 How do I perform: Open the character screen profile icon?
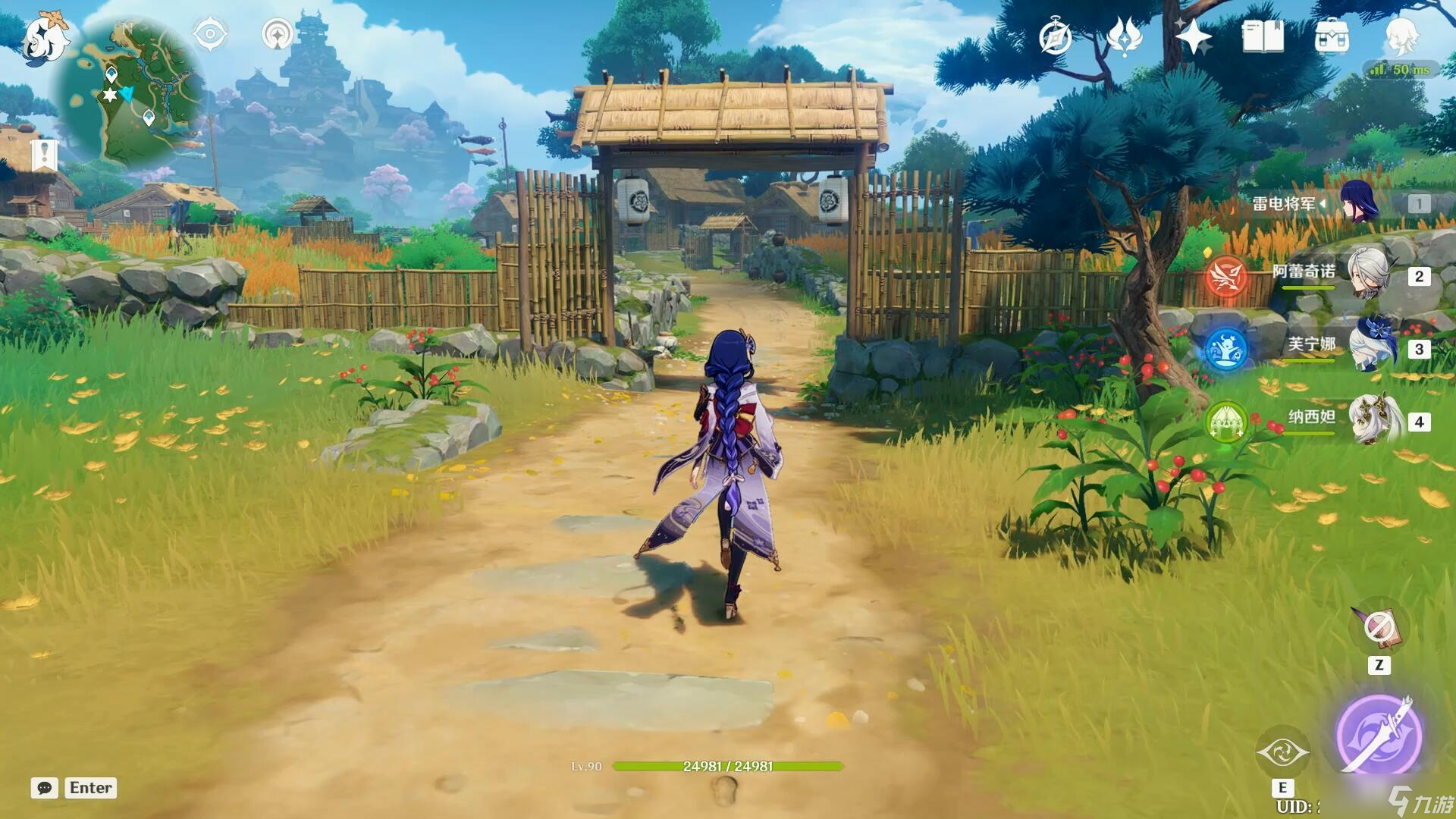pyautogui.click(x=1401, y=35)
